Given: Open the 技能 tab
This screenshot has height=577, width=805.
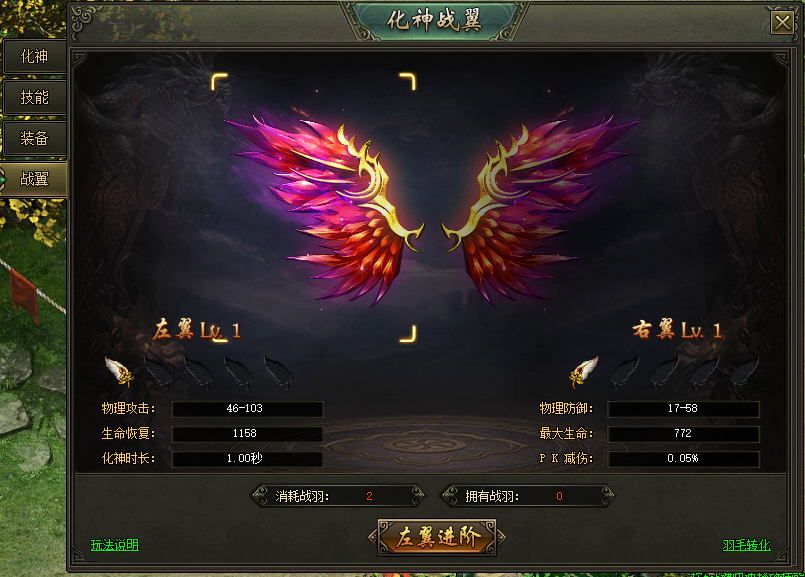Looking at the screenshot, I should [x=34, y=97].
